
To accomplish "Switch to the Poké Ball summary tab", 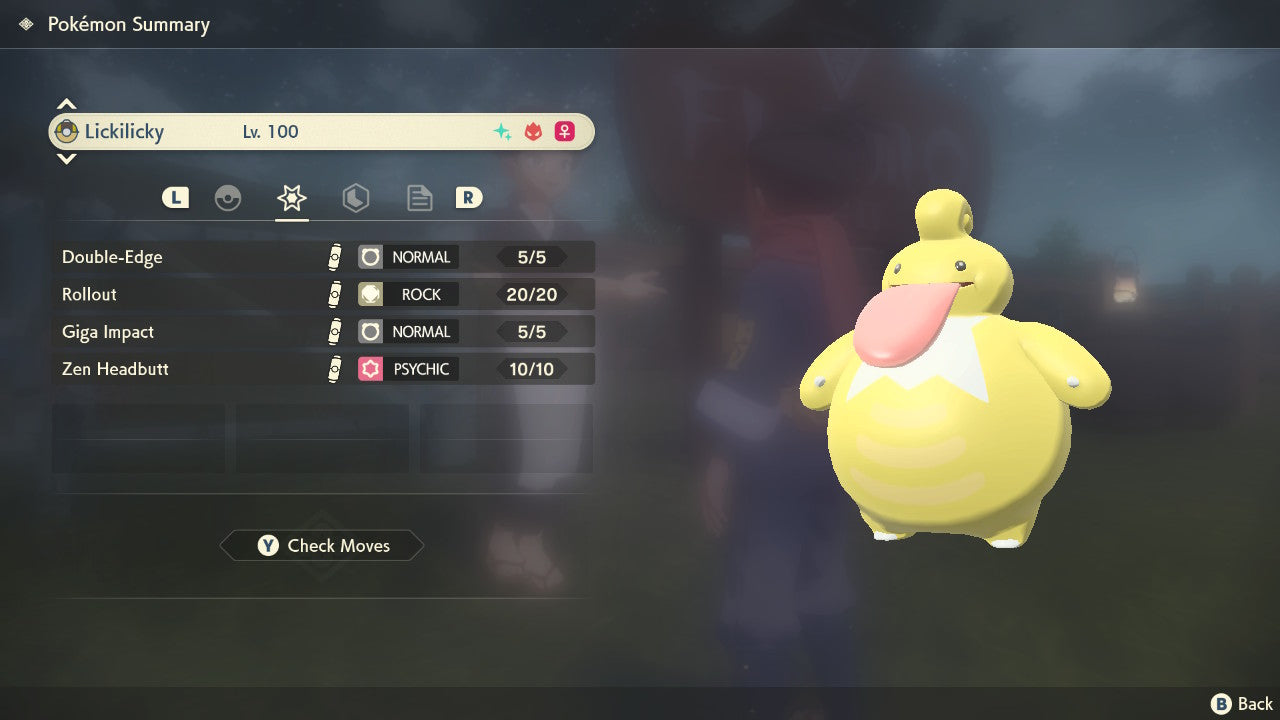I will (x=228, y=198).
